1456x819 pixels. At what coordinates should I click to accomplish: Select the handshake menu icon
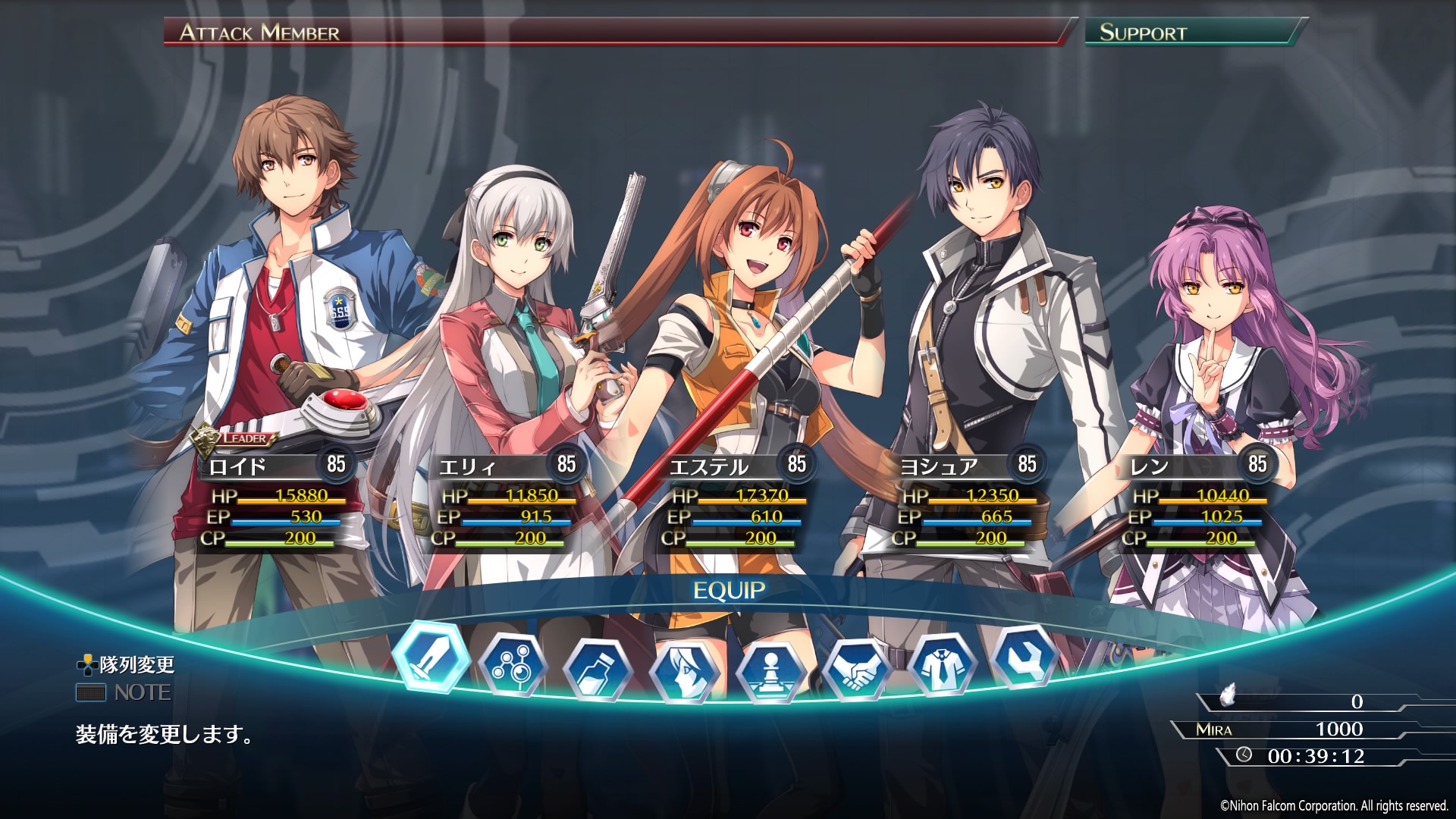(858, 670)
